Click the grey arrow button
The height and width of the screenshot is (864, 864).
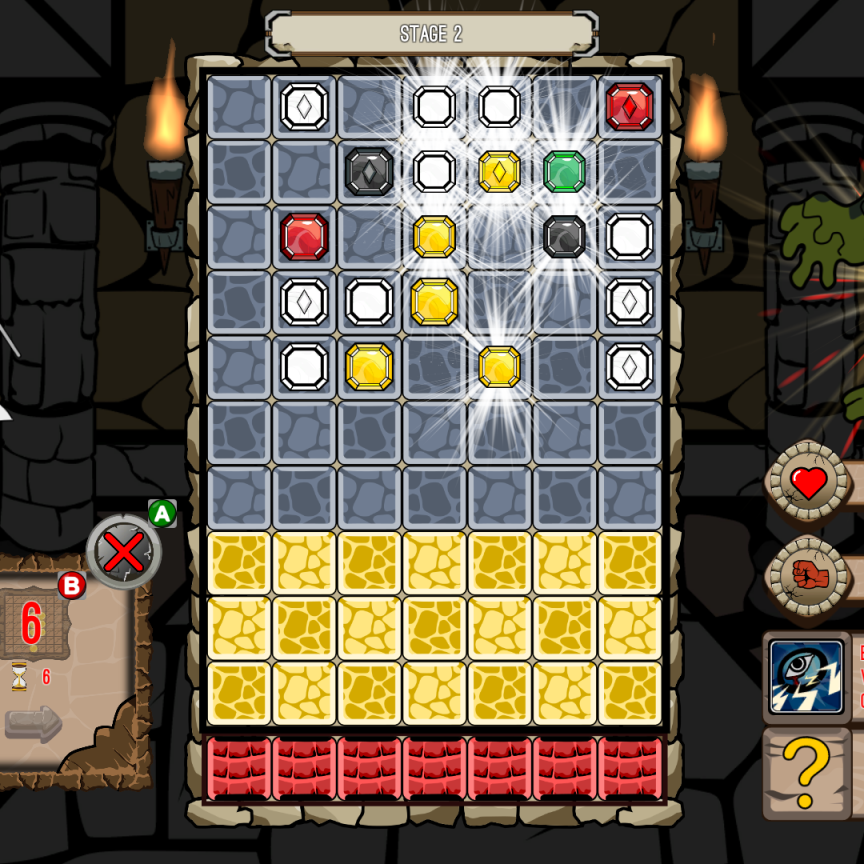[33, 724]
